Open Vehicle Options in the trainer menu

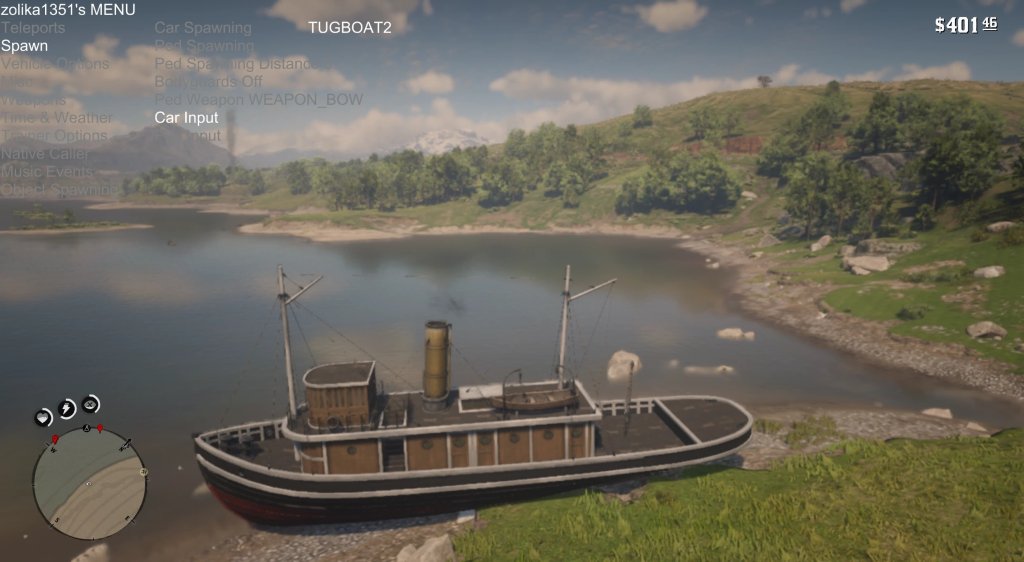(x=55, y=64)
